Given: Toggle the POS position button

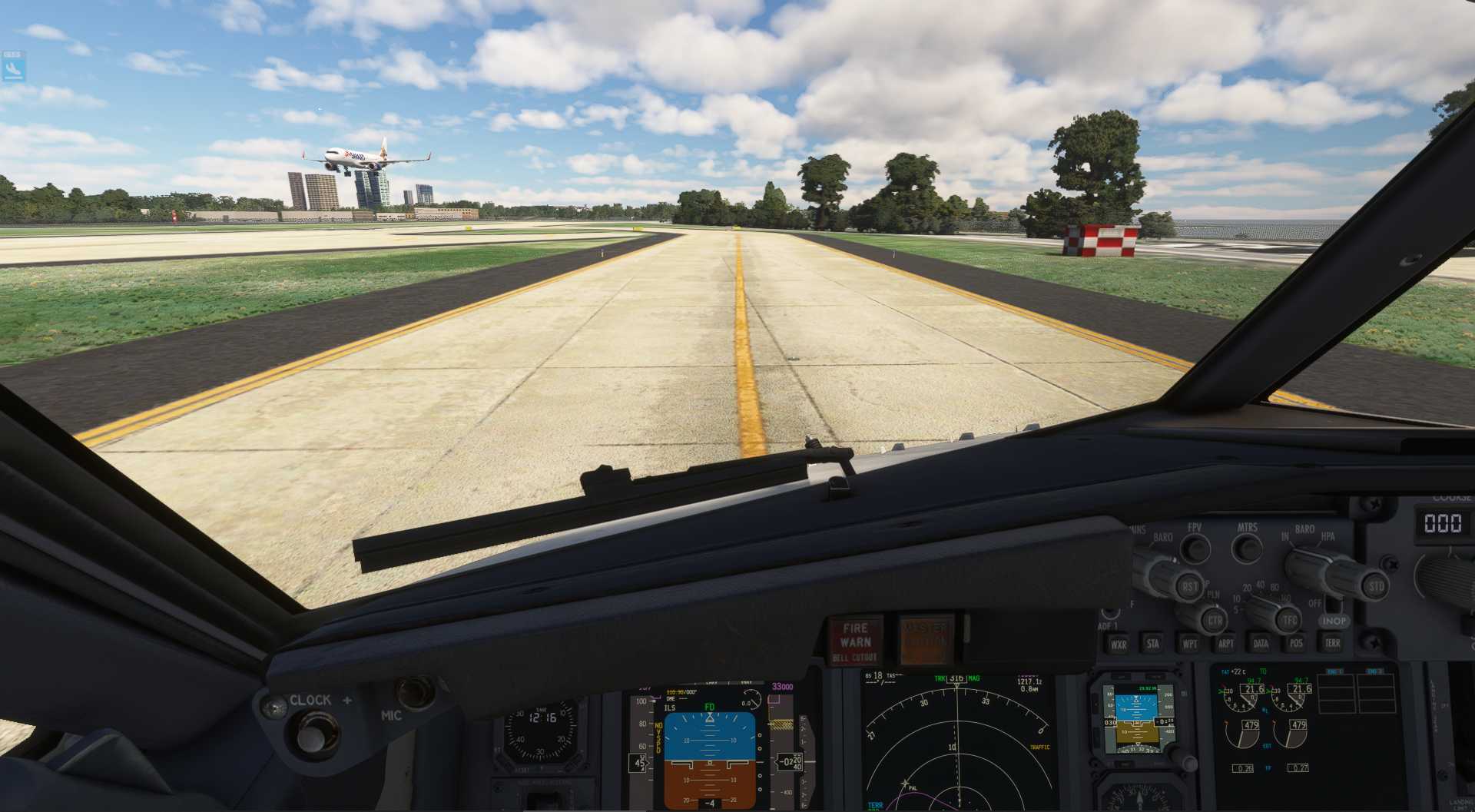Looking at the screenshot, I should pyautogui.click(x=1296, y=644).
